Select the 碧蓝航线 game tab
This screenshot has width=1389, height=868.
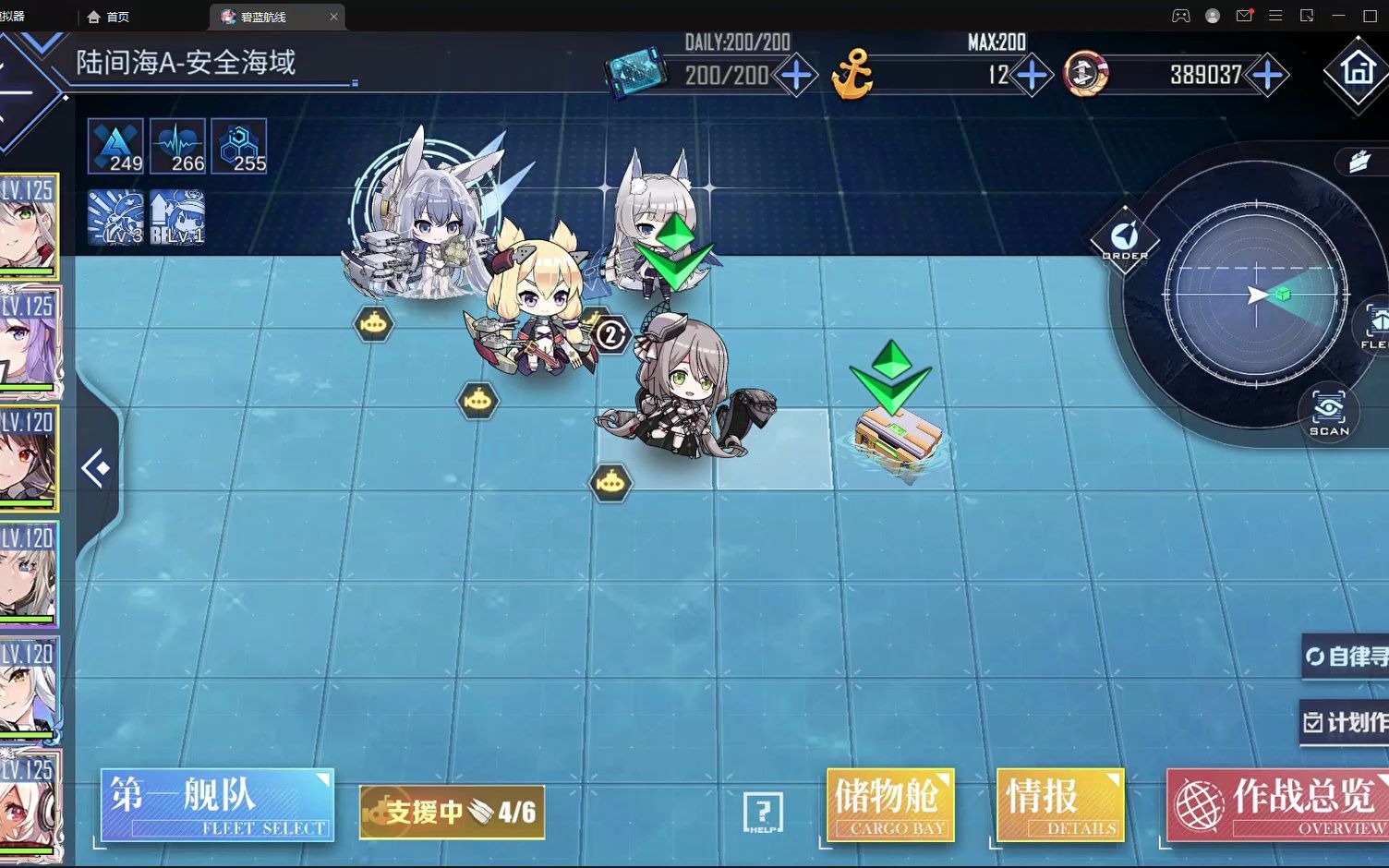click(x=263, y=16)
